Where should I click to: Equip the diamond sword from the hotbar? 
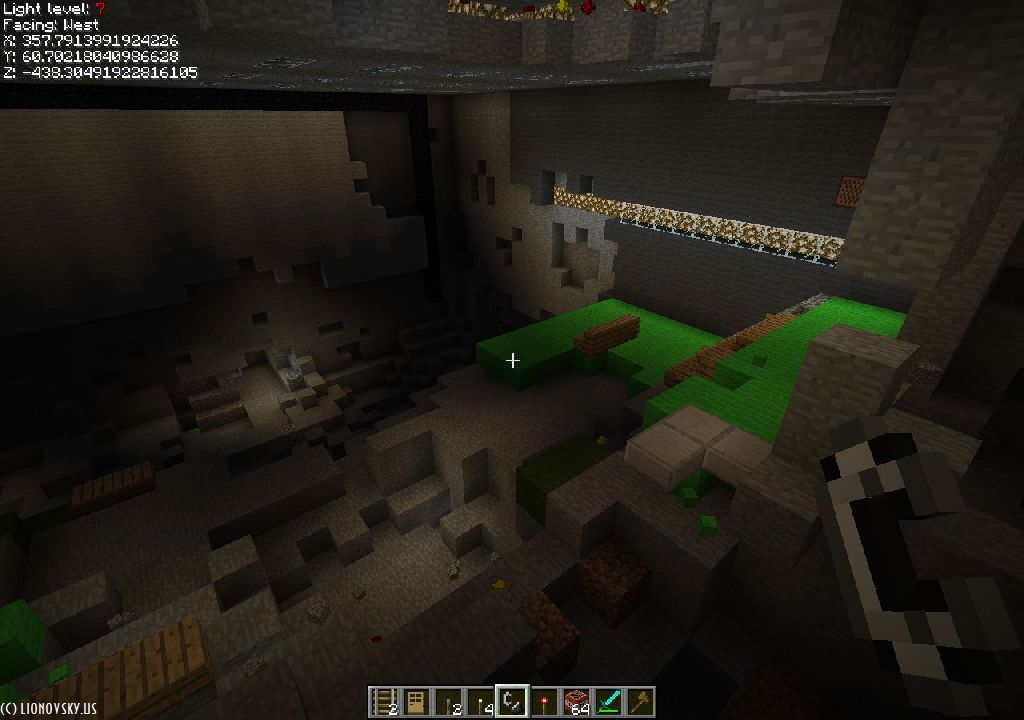pyautogui.click(x=608, y=702)
